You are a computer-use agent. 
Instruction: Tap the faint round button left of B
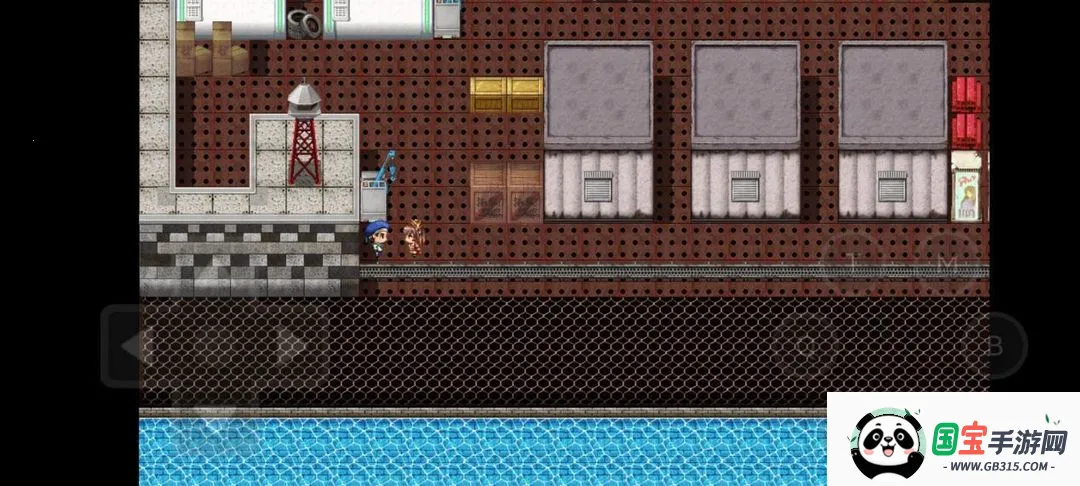click(806, 346)
